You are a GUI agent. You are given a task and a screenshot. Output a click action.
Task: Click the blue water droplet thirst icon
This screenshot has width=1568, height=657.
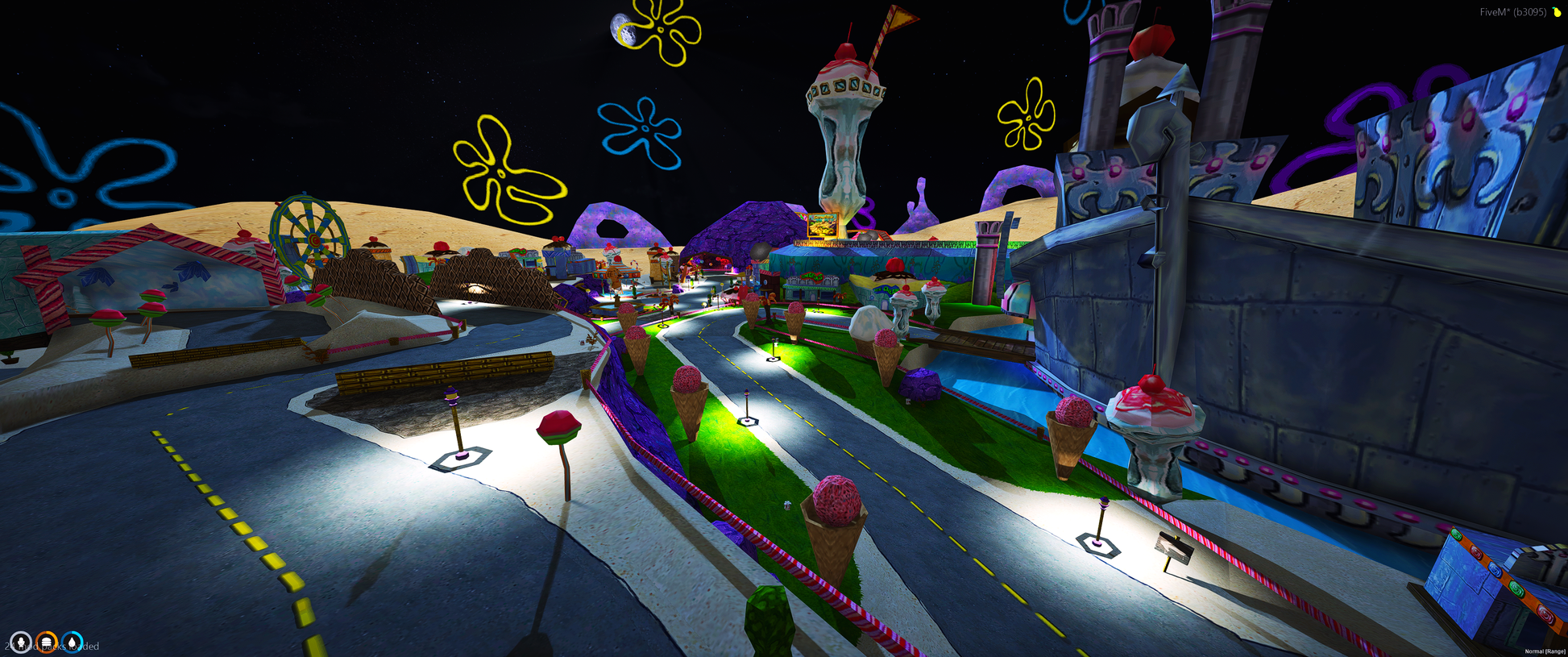click(x=73, y=642)
